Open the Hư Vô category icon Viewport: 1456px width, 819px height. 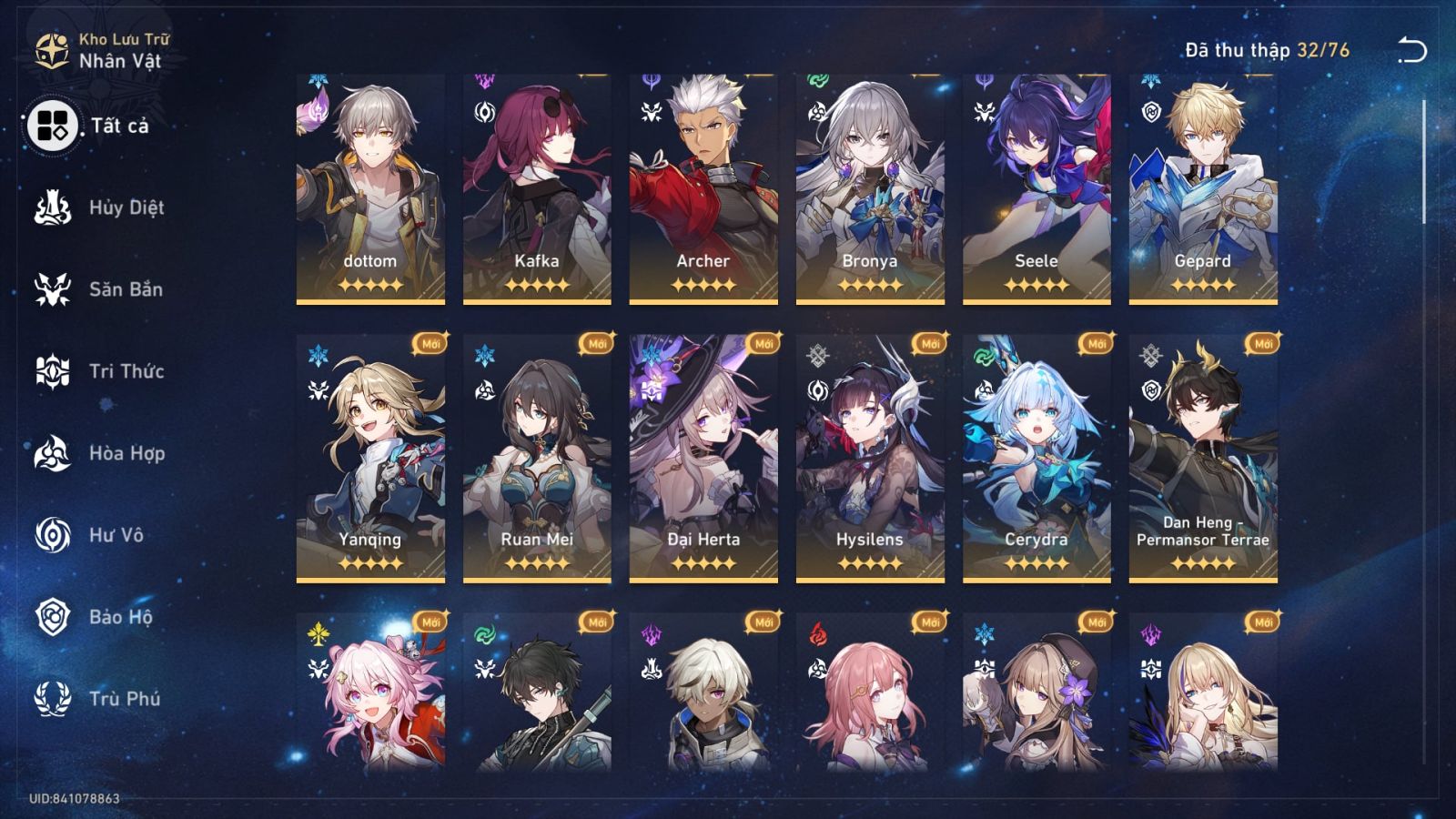(53, 535)
